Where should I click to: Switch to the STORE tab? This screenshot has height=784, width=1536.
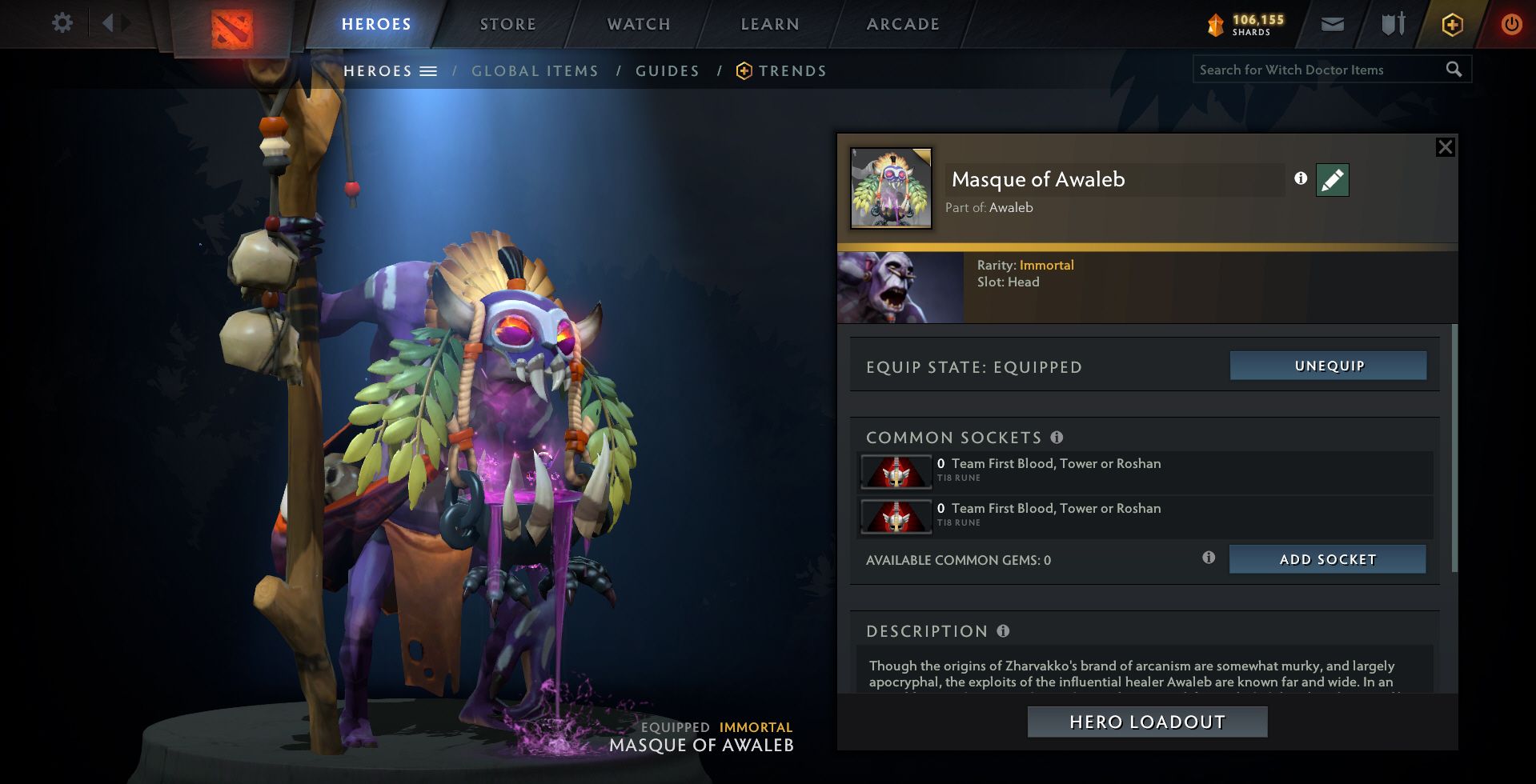point(507,23)
